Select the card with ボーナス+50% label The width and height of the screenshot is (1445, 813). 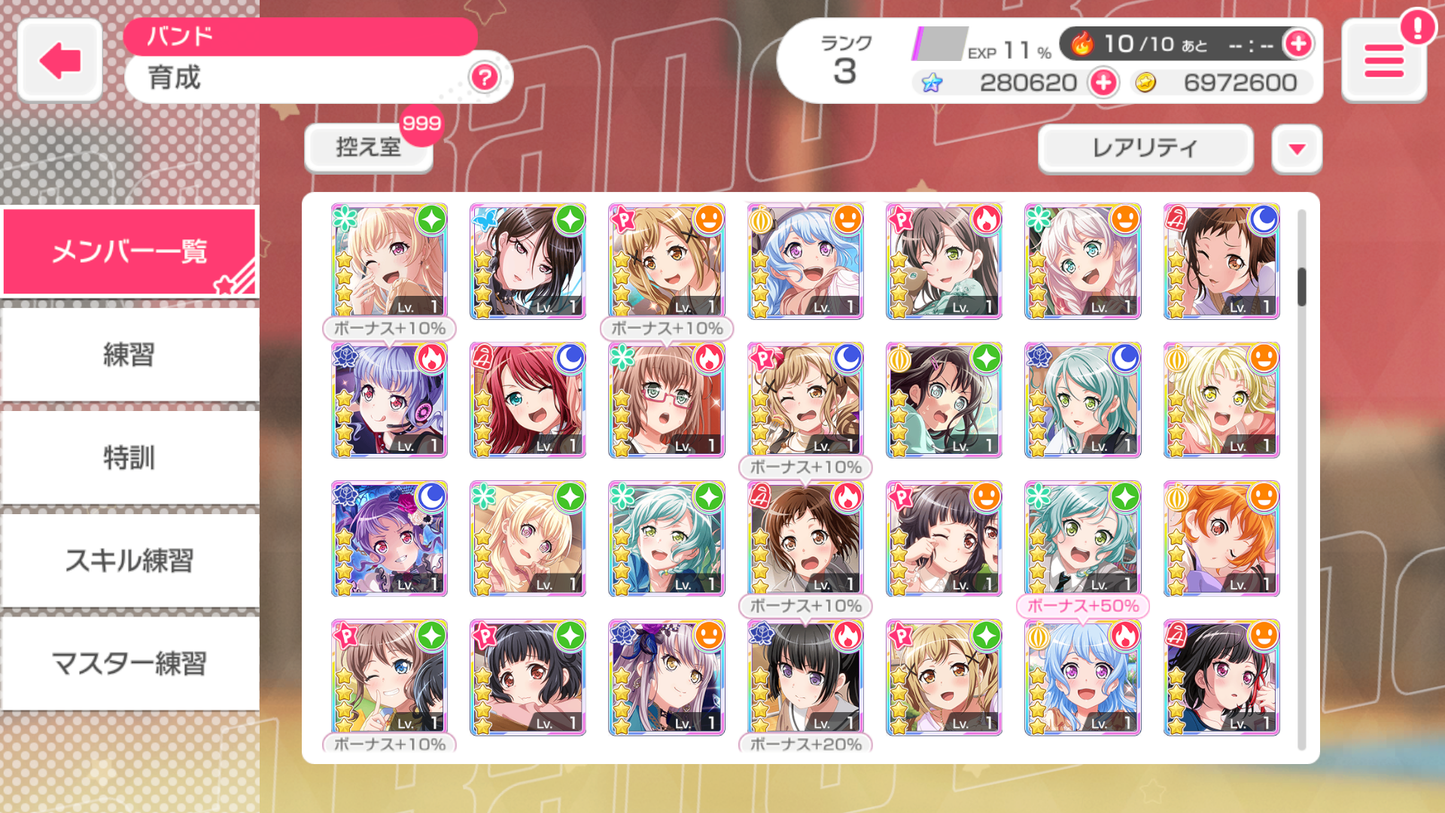coord(1082,539)
